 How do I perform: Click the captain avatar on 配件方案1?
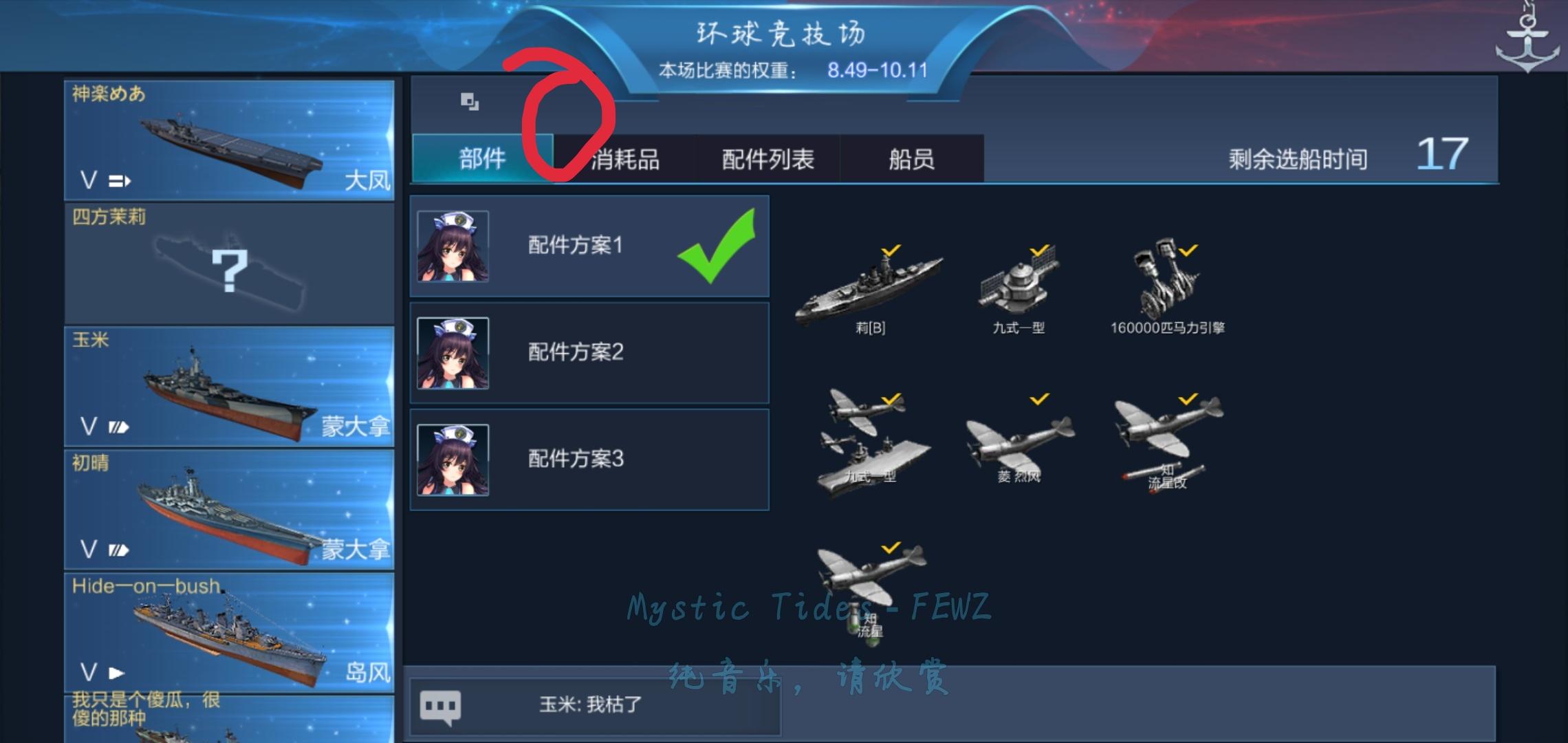pyautogui.click(x=454, y=248)
